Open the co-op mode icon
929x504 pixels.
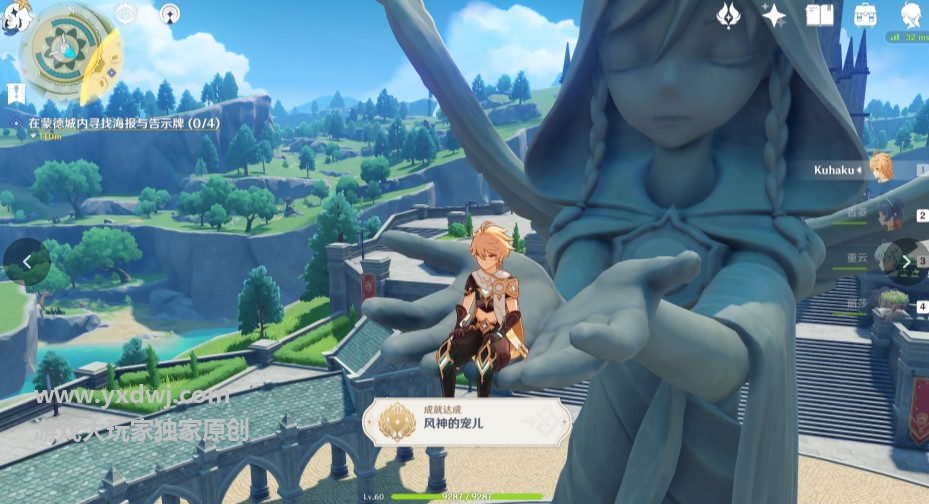(x=170, y=14)
